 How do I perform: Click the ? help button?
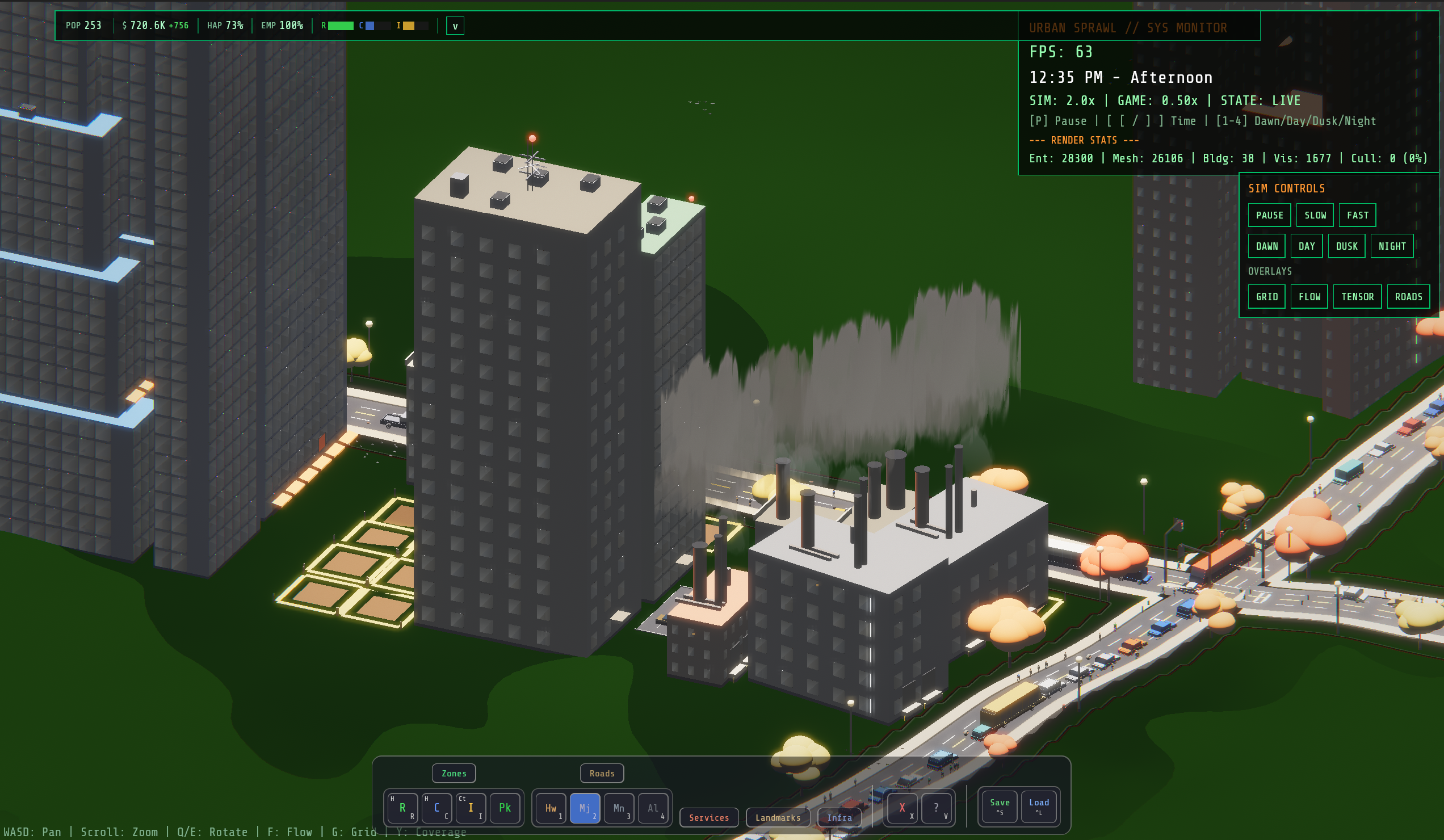pyautogui.click(x=936, y=808)
